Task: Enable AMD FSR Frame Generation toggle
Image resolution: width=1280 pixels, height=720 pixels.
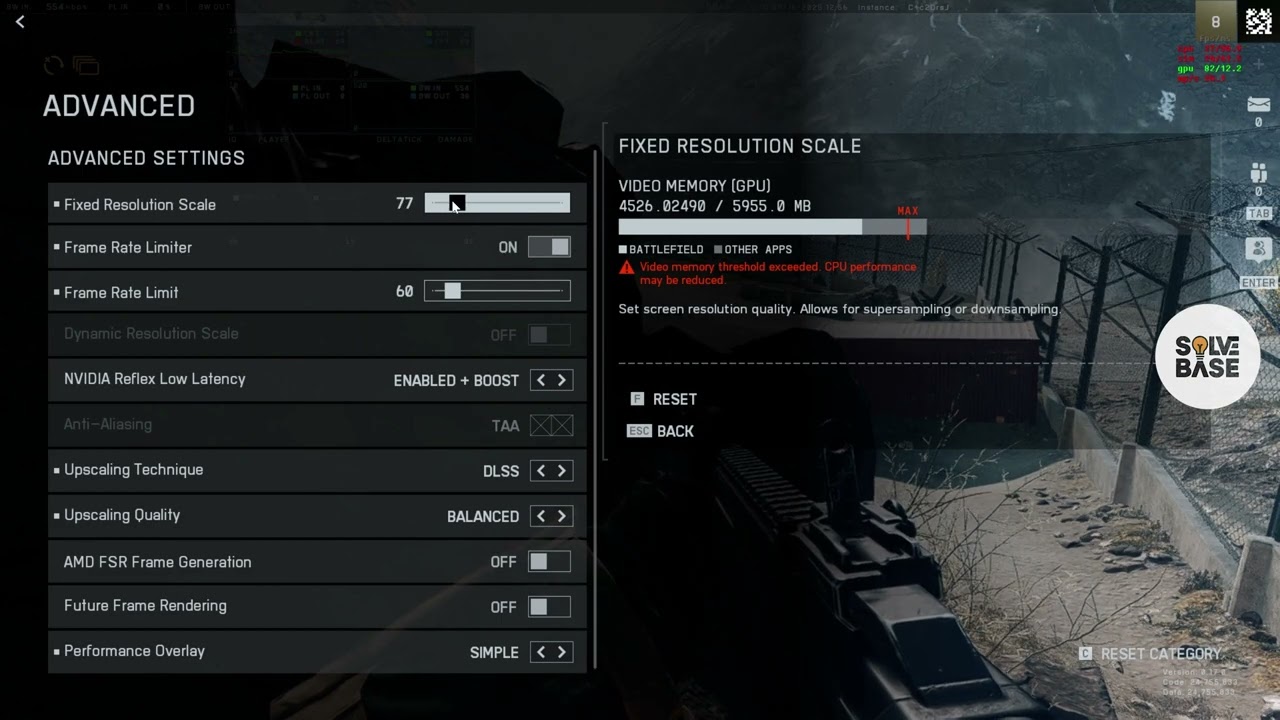Action: 549,562
